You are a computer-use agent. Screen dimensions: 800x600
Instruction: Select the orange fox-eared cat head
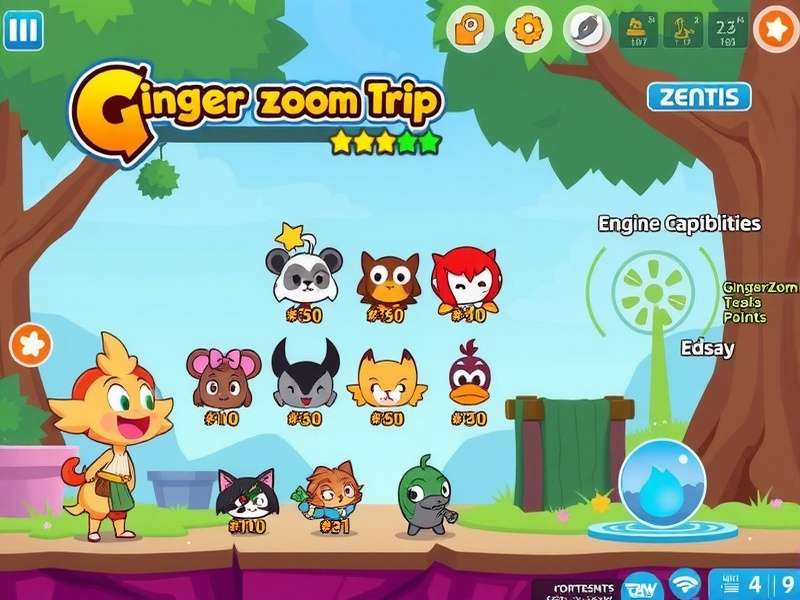click(385, 377)
